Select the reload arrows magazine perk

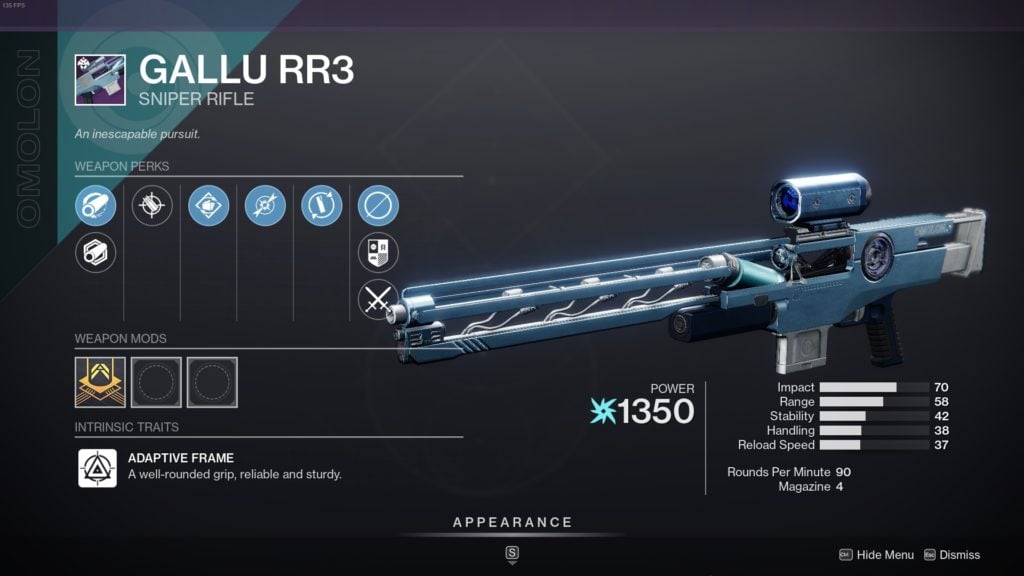coord(322,206)
